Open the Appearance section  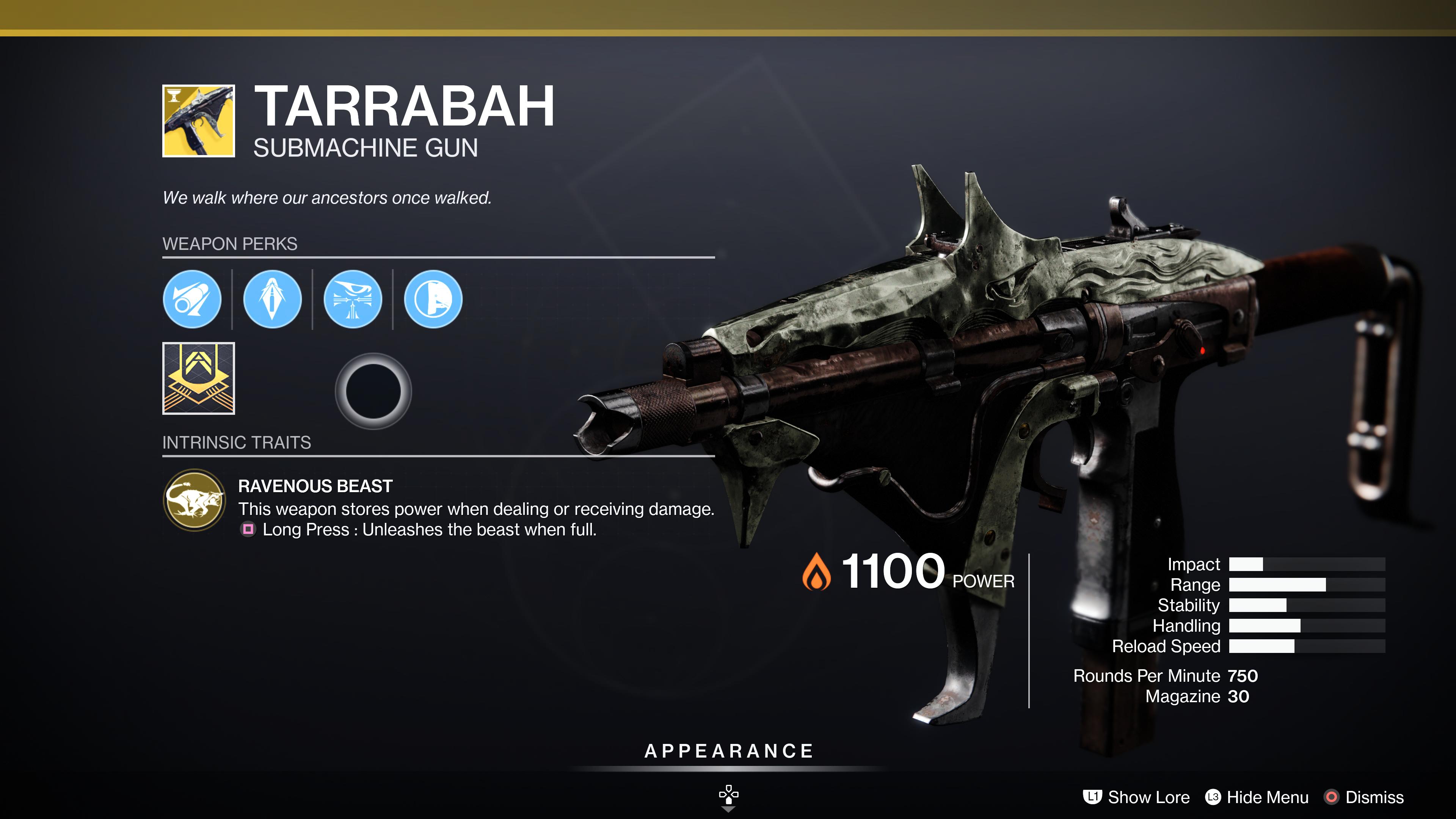pyautogui.click(x=728, y=751)
